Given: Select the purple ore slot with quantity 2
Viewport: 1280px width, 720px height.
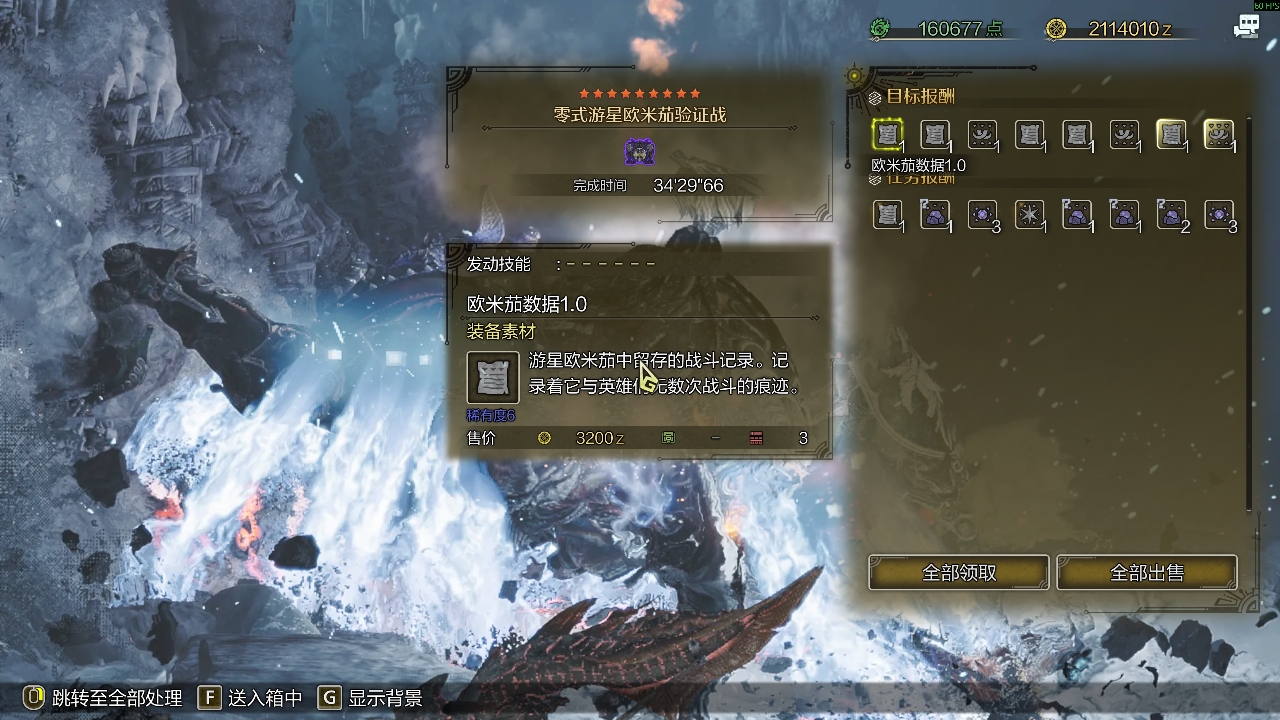Looking at the screenshot, I should (1171, 214).
